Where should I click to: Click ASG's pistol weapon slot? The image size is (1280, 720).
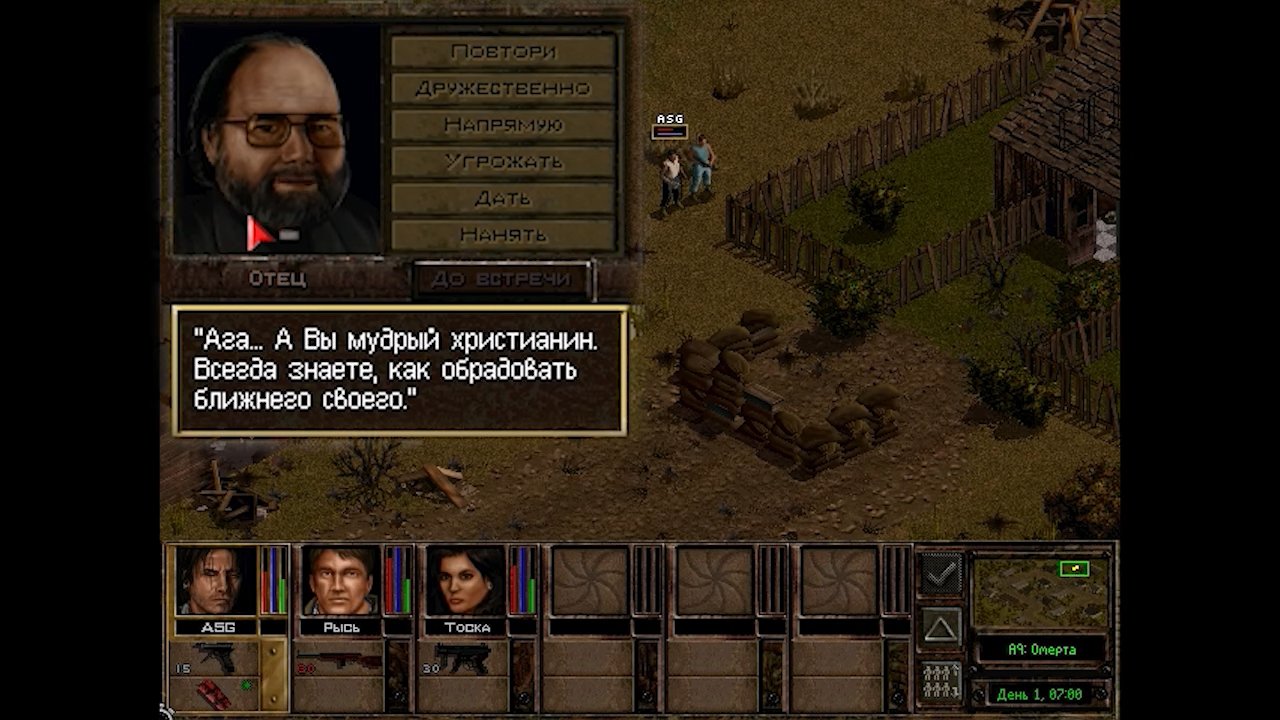point(214,658)
